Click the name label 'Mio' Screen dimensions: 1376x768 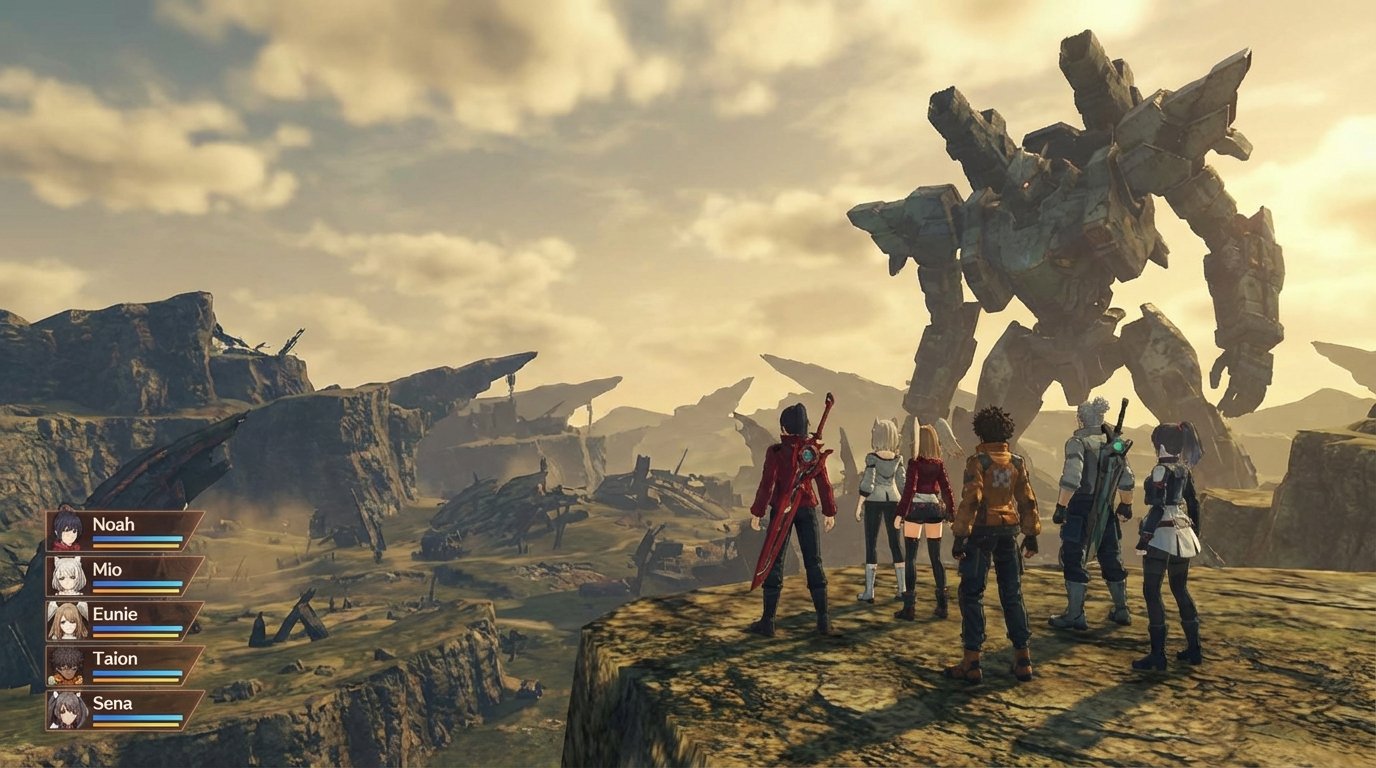point(105,569)
